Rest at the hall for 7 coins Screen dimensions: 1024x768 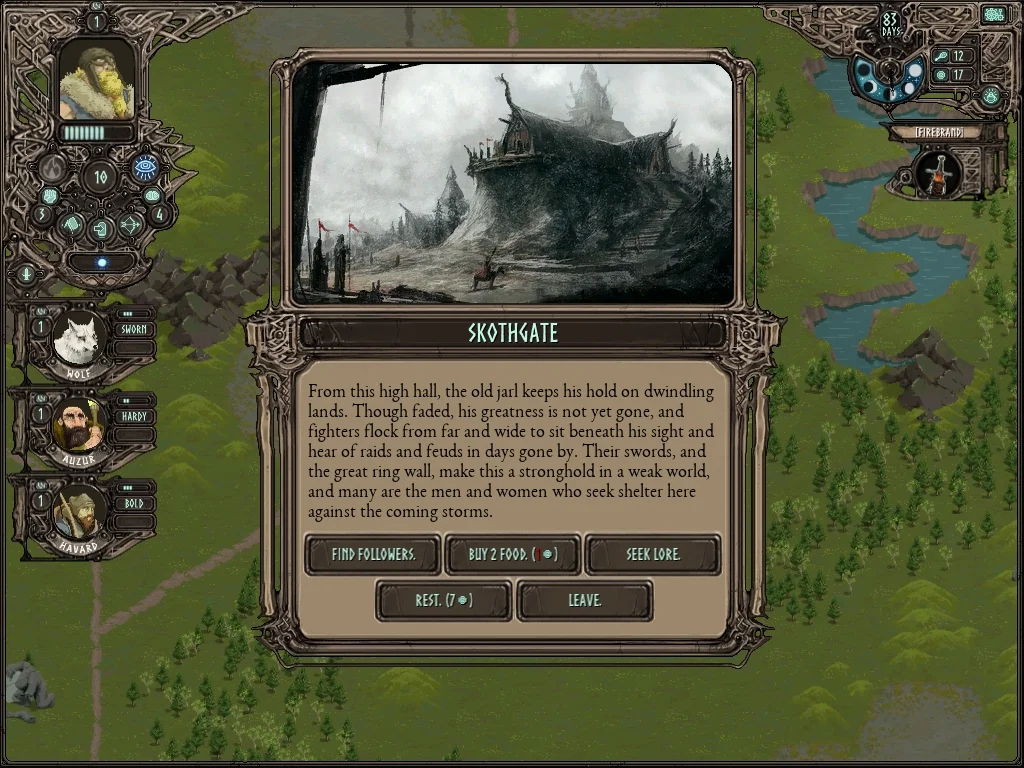click(x=443, y=600)
